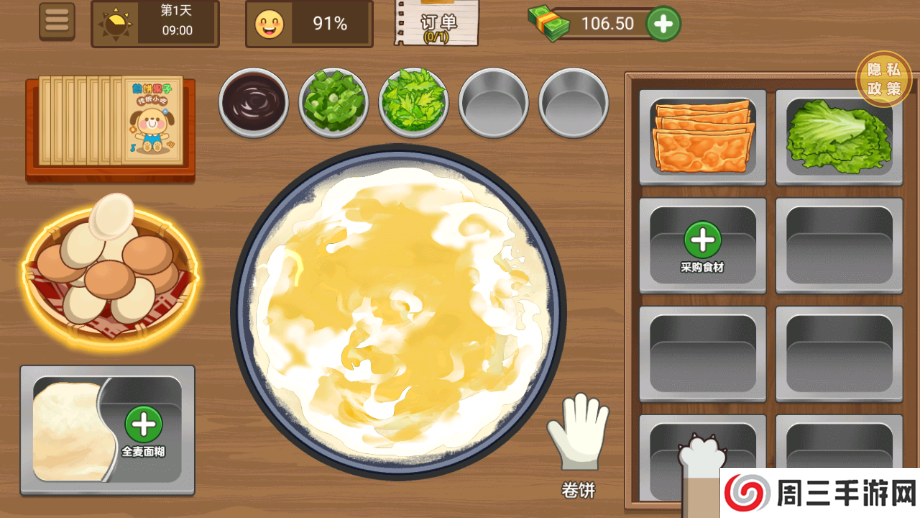This screenshot has width=920, height=518.
Task: Open the hamburger menu
Action: (57, 21)
